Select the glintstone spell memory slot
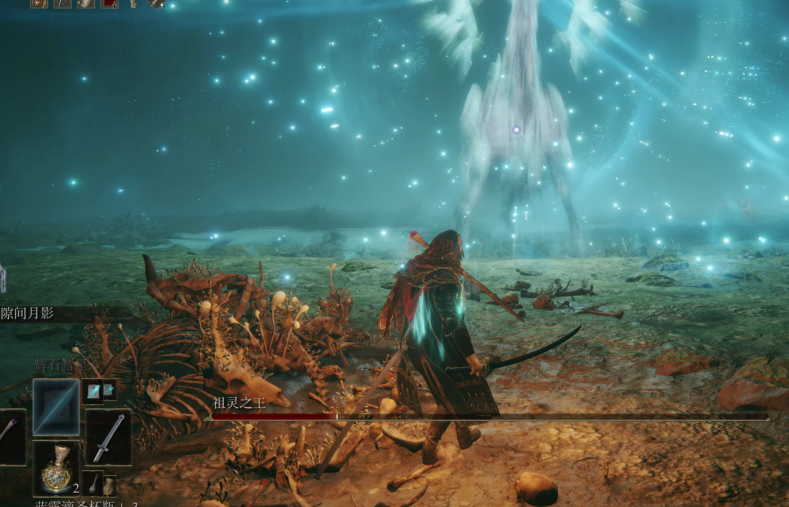Viewport: 789px width, 507px height. pyautogui.click(x=56, y=407)
